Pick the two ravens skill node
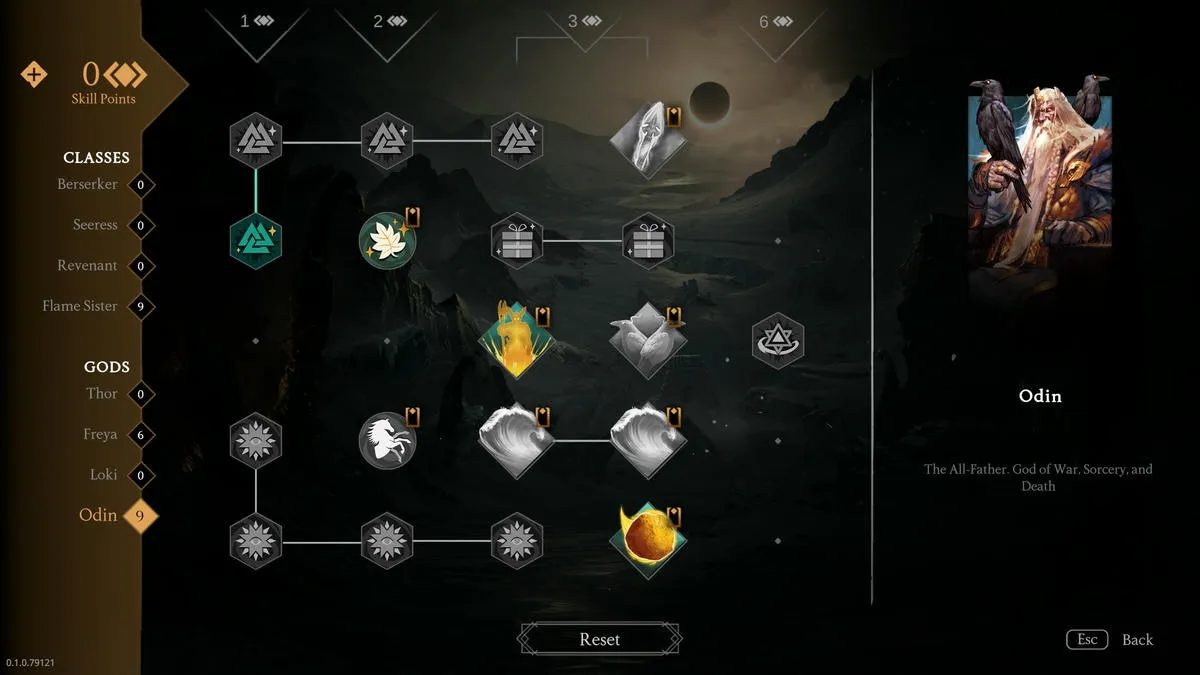 pos(647,340)
